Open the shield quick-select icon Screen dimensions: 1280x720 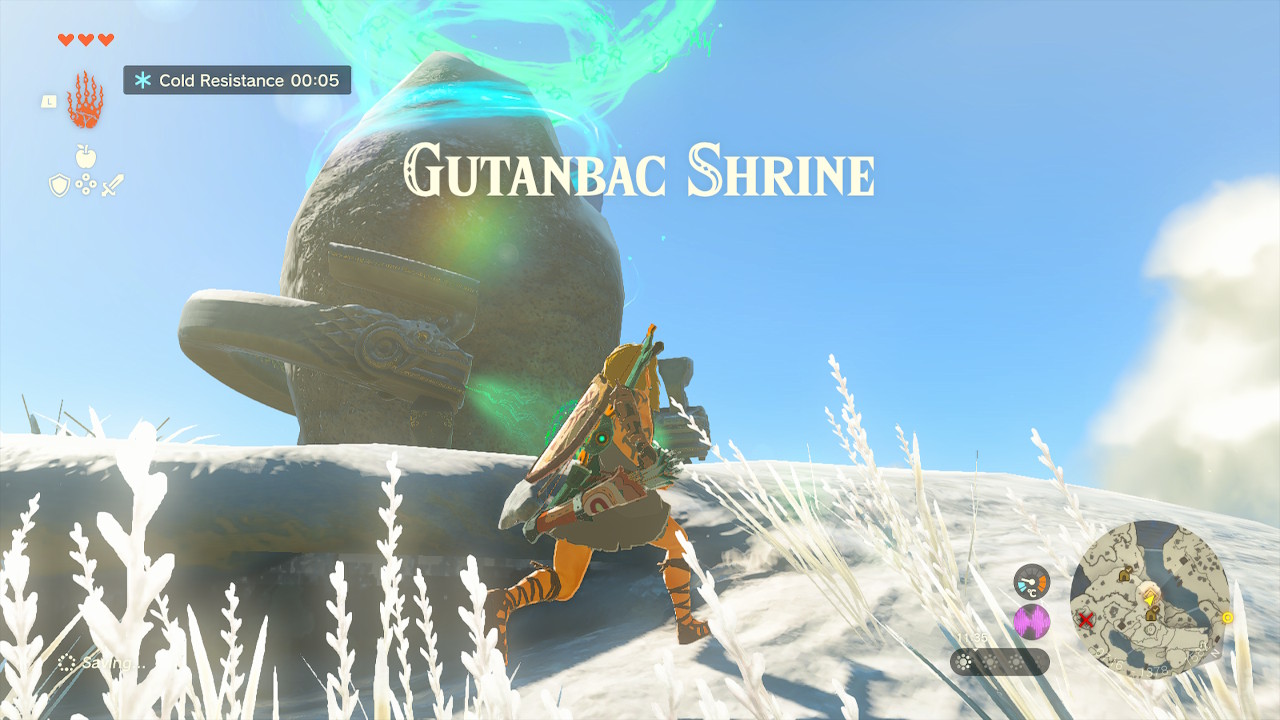(59, 185)
